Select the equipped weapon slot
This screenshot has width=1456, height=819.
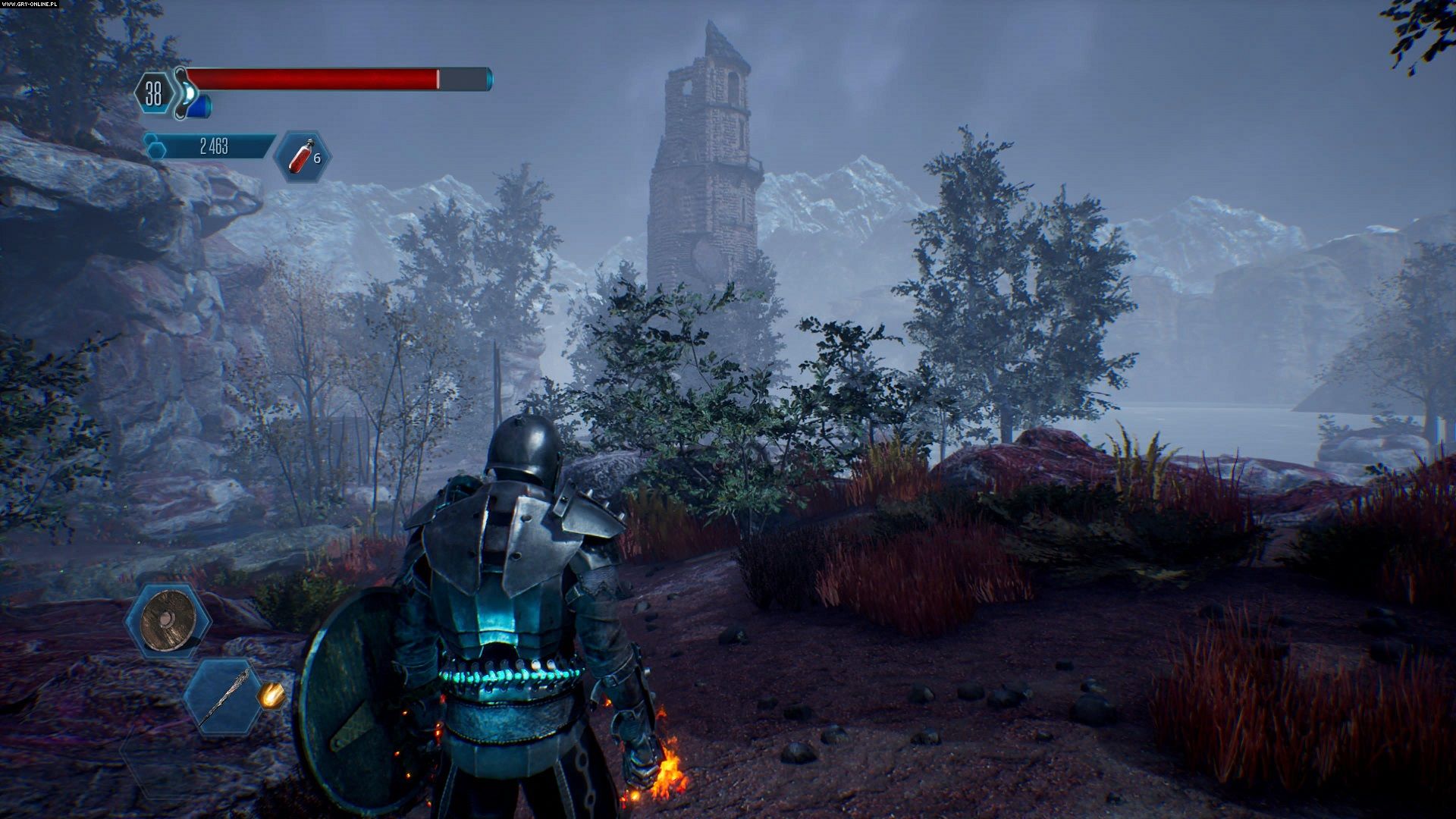pyautogui.click(x=224, y=696)
